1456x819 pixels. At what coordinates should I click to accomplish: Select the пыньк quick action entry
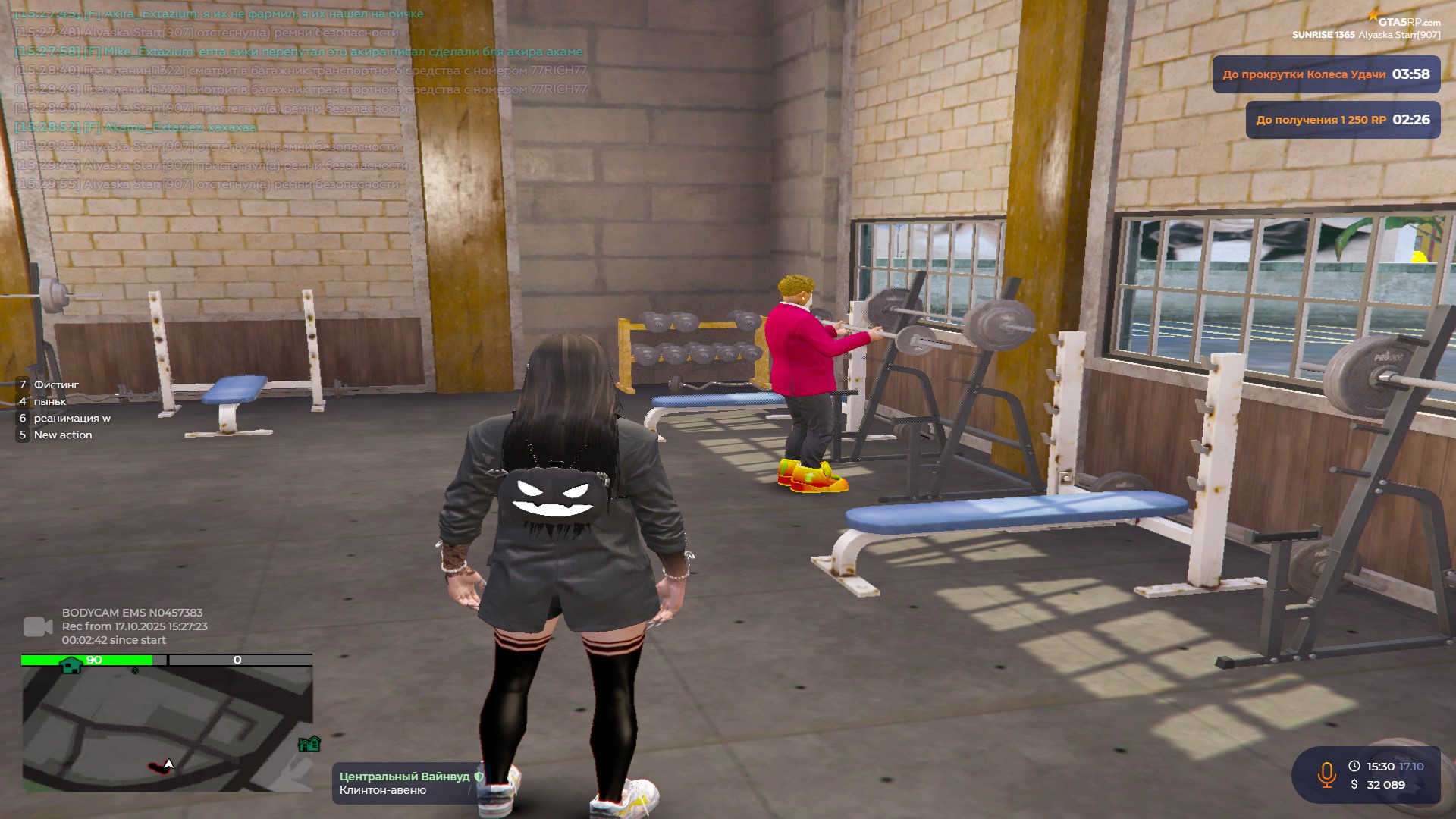pos(50,401)
